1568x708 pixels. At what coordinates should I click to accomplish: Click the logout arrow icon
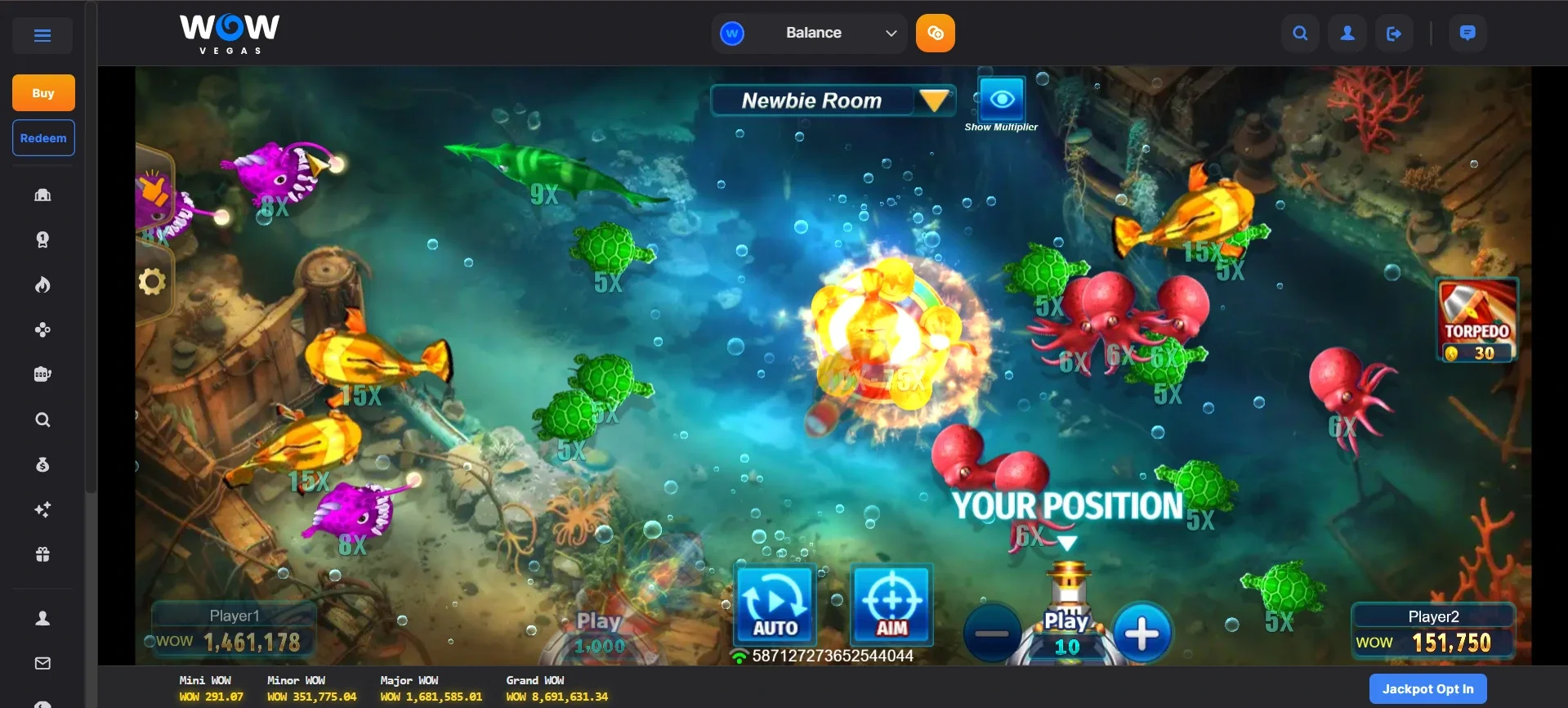tap(1394, 34)
